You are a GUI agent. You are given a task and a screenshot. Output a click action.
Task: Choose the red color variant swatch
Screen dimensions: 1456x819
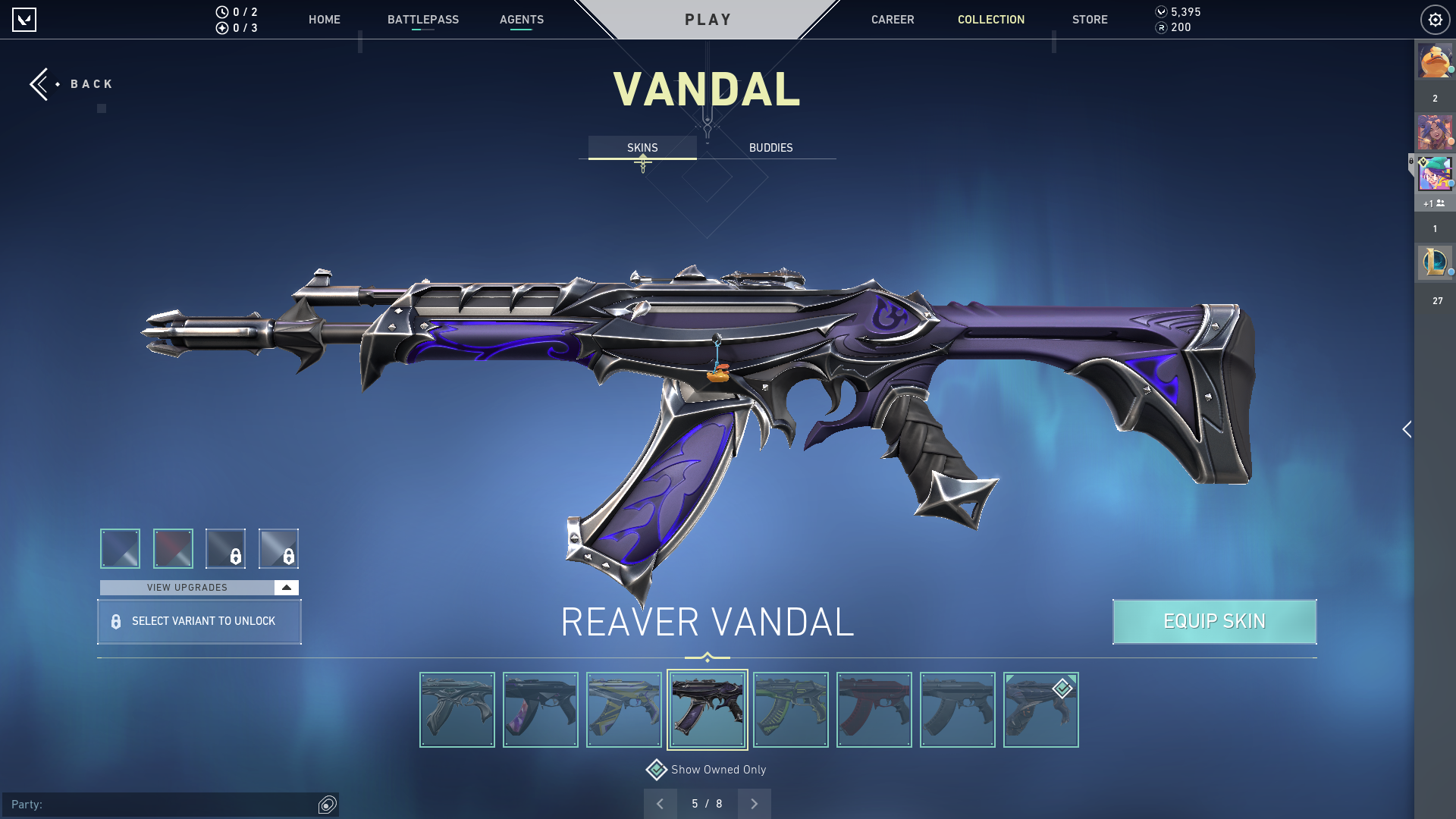pos(173,548)
